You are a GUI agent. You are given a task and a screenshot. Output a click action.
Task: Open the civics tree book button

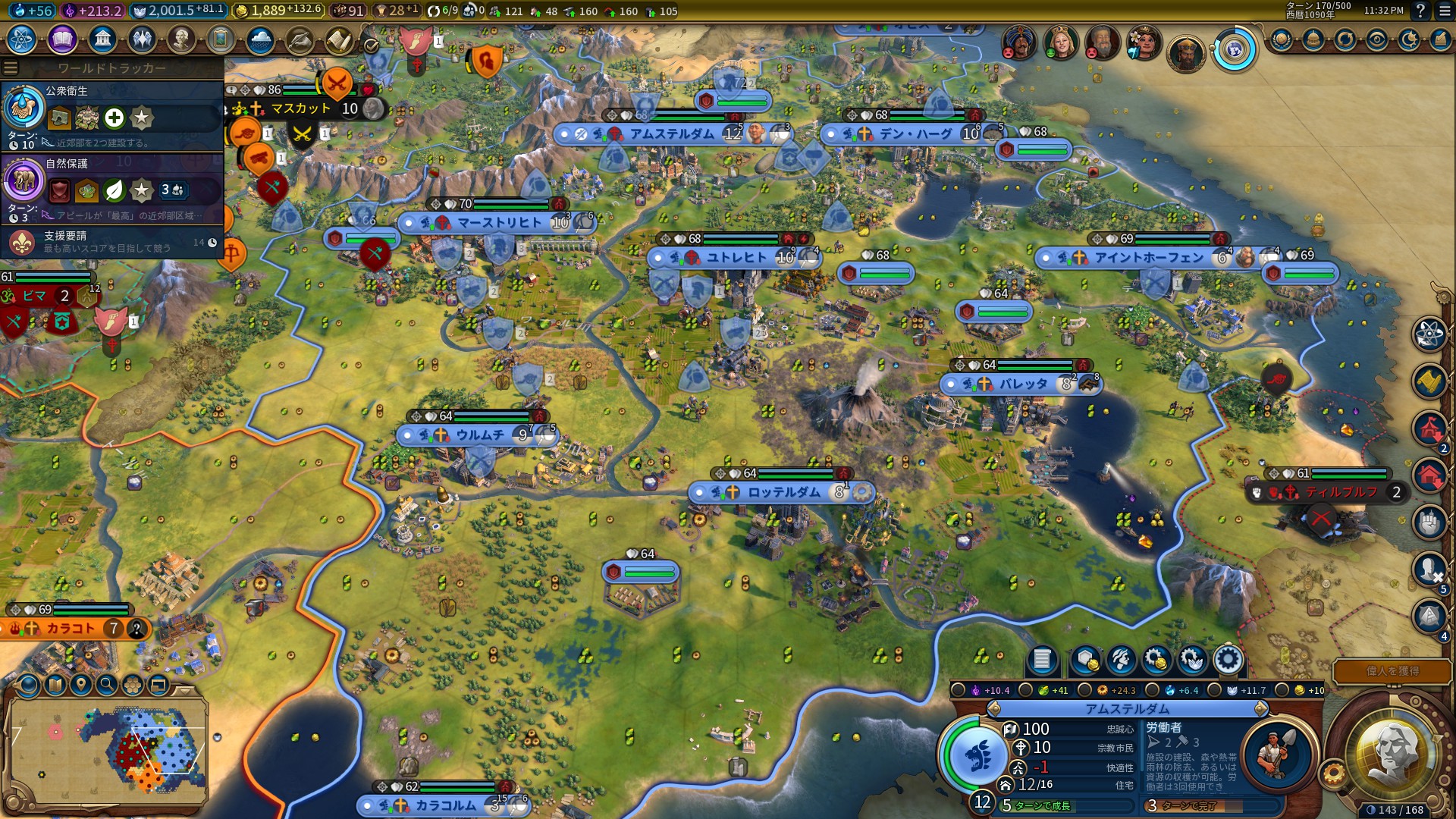pyautogui.click(x=62, y=39)
